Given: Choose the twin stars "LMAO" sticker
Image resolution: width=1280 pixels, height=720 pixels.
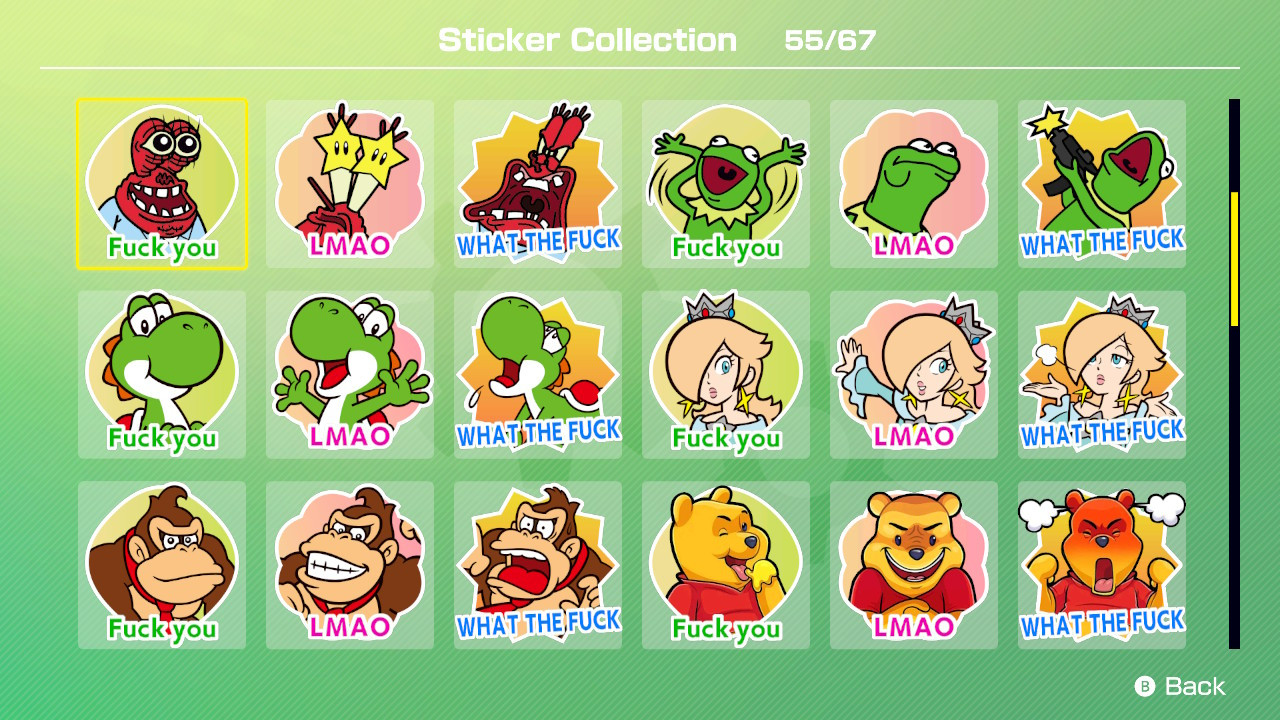Looking at the screenshot, I should [x=349, y=183].
